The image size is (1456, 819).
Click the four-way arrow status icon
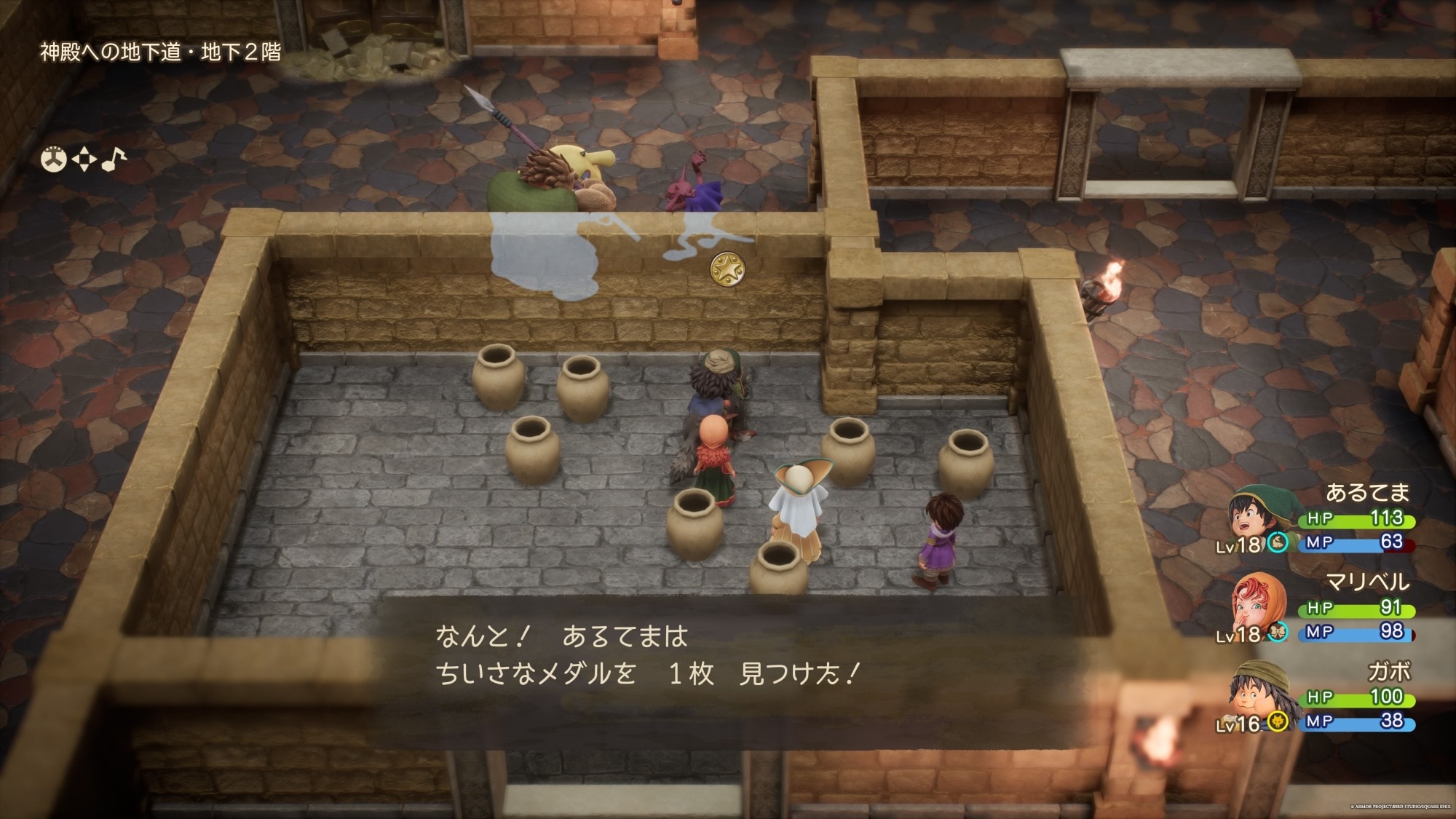click(84, 159)
